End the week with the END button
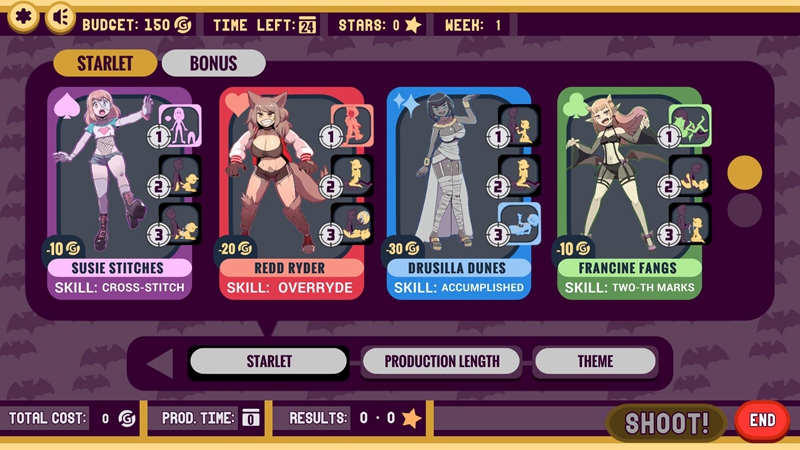 click(762, 421)
